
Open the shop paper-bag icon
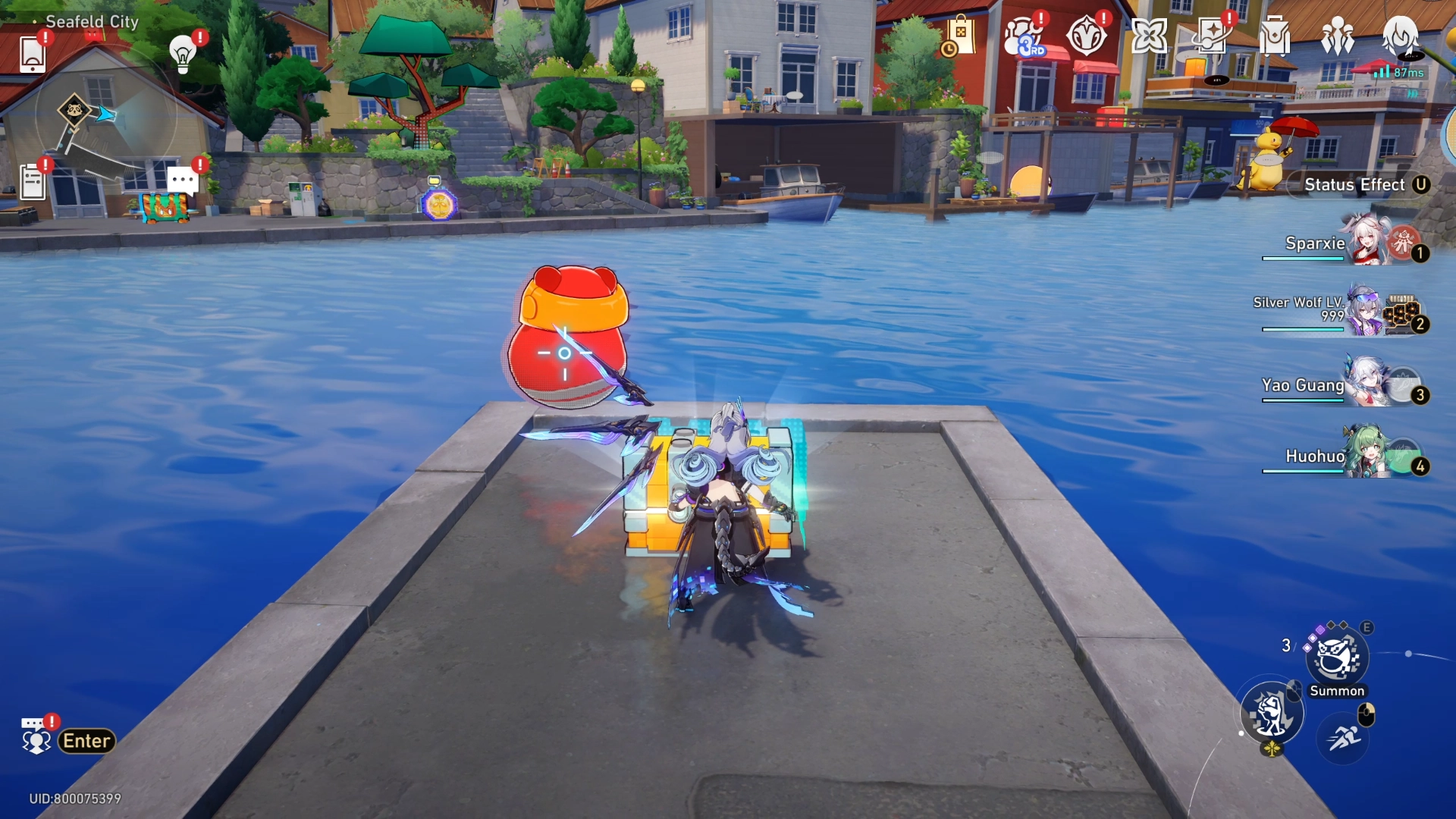coord(962,36)
